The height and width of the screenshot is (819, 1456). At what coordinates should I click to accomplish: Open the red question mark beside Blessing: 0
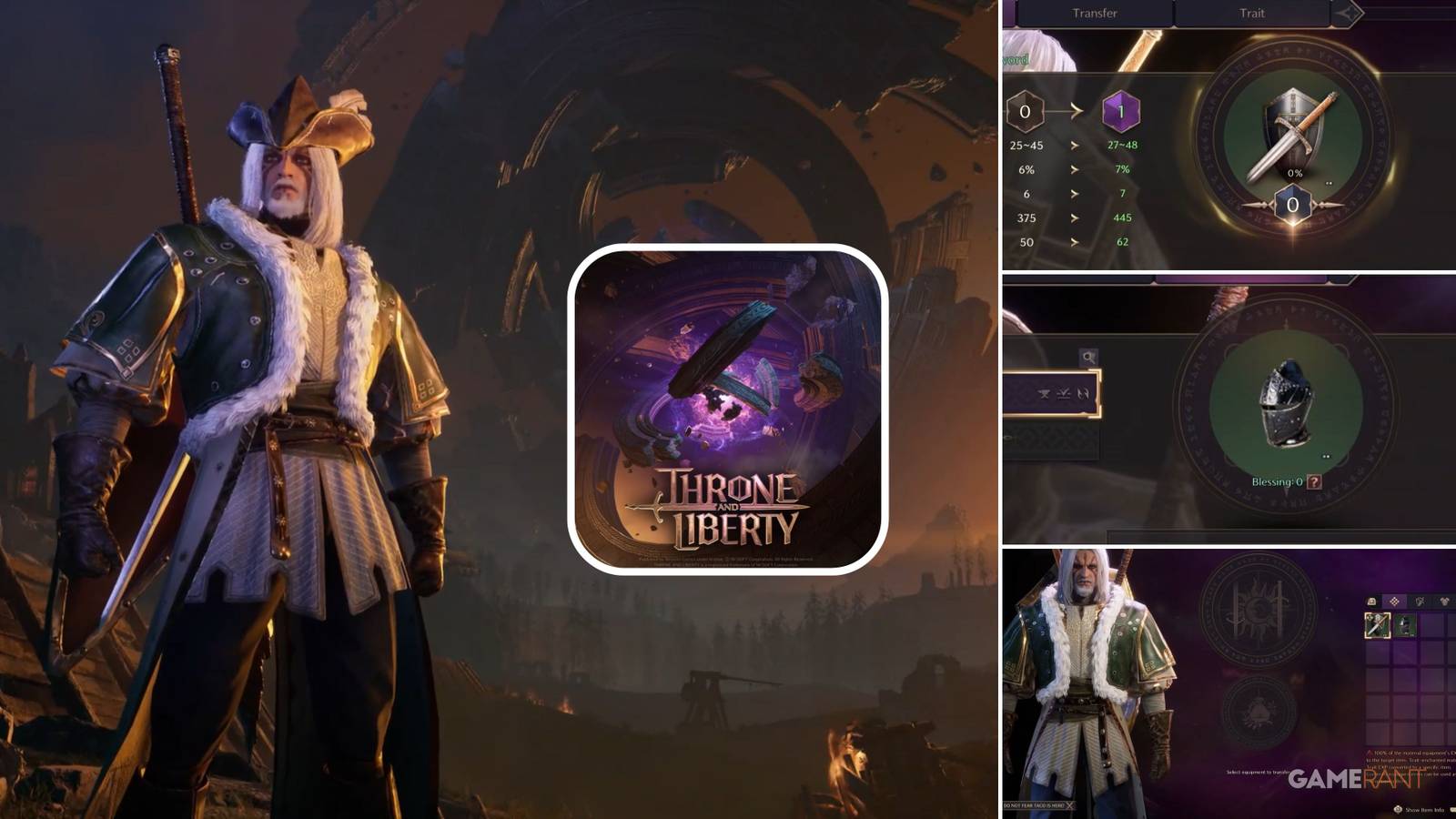(1313, 480)
